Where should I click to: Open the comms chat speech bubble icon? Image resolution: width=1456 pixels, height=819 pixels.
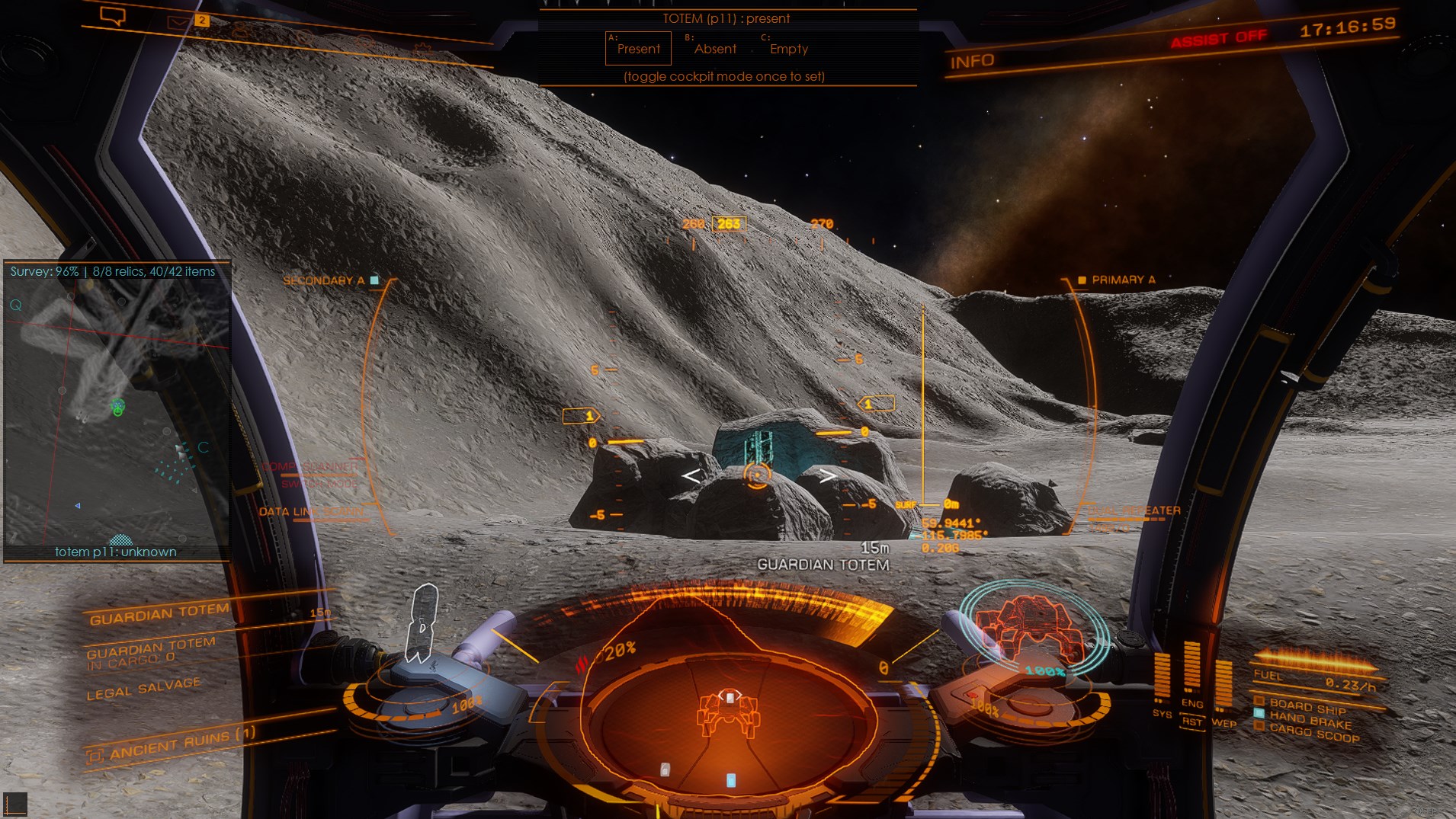pyautogui.click(x=113, y=16)
